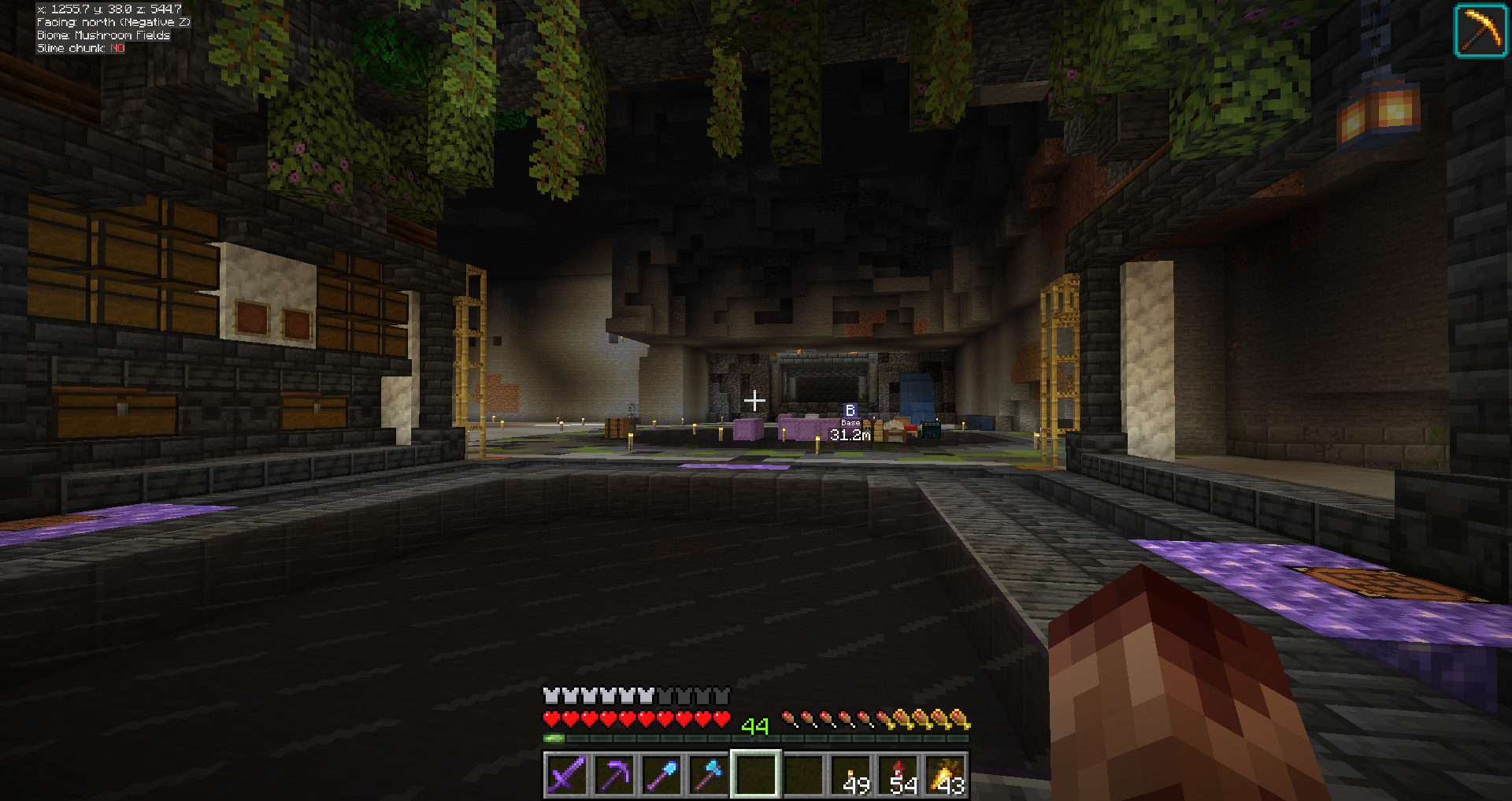The height and width of the screenshot is (801, 1512).
Task: Click the Base waypoint marker
Action: pyautogui.click(x=850, y=411)
